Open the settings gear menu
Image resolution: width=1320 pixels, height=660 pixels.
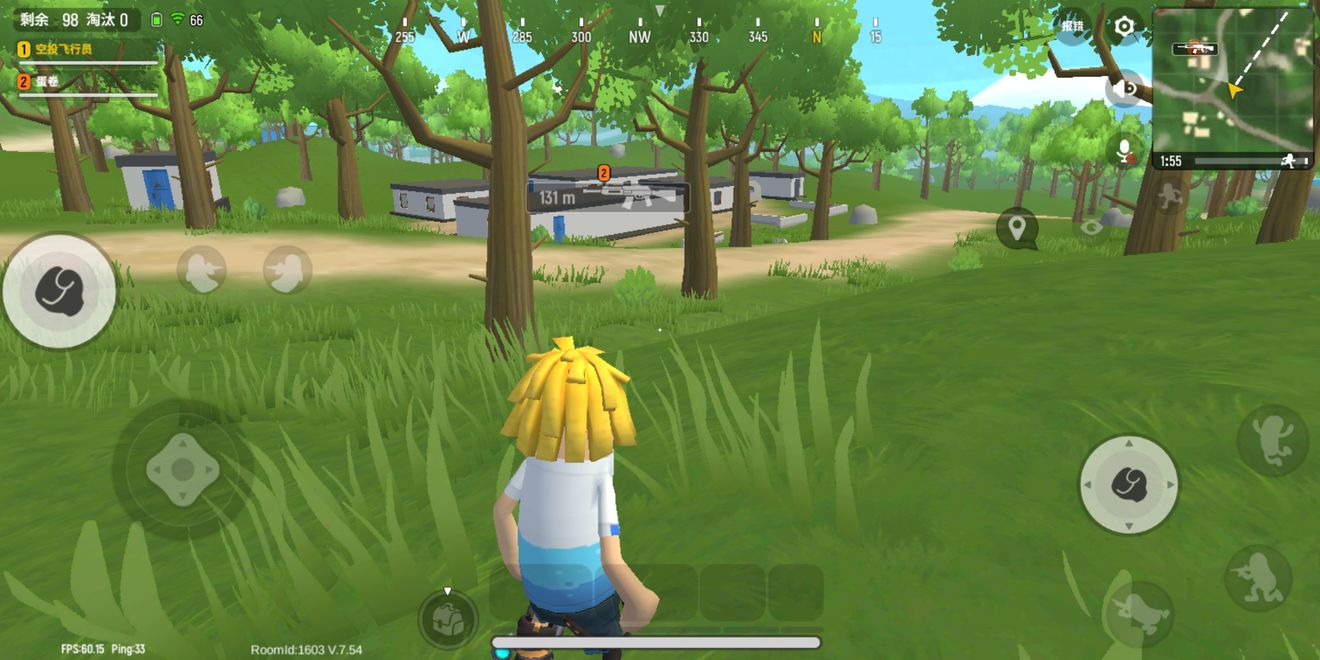[x=1125, y=26]
